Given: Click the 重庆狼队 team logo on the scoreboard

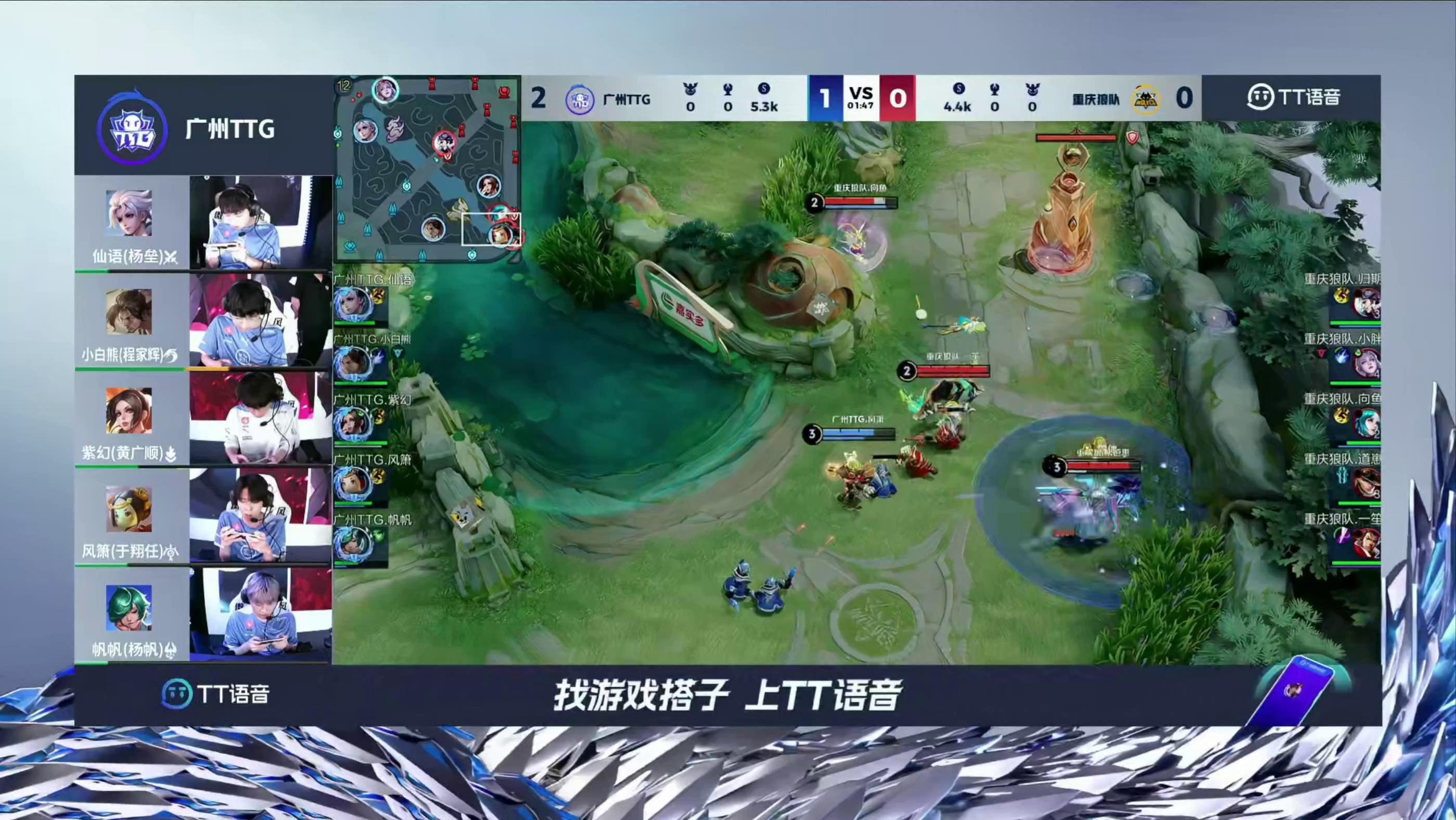Looking at the screenshot, I should 1145,99.
